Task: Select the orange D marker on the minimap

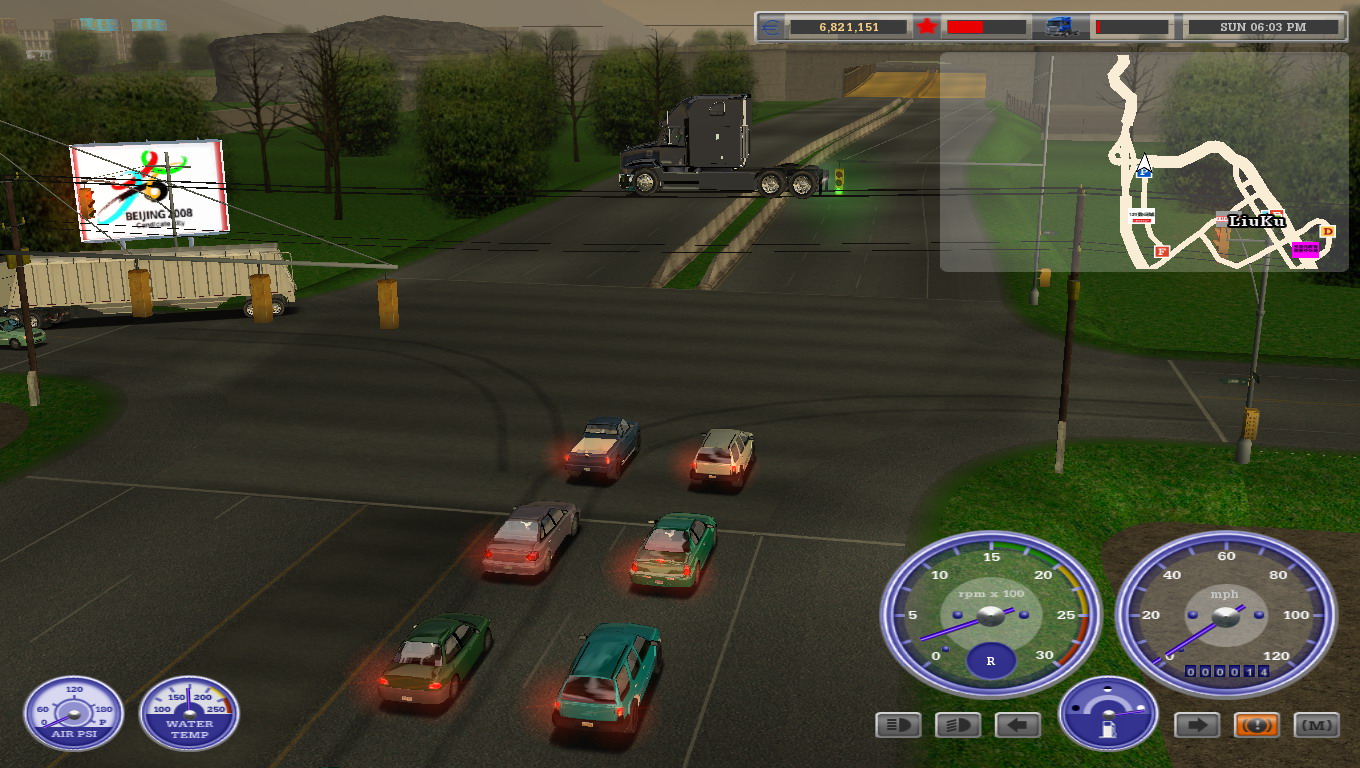Action: click(1327, 232)
